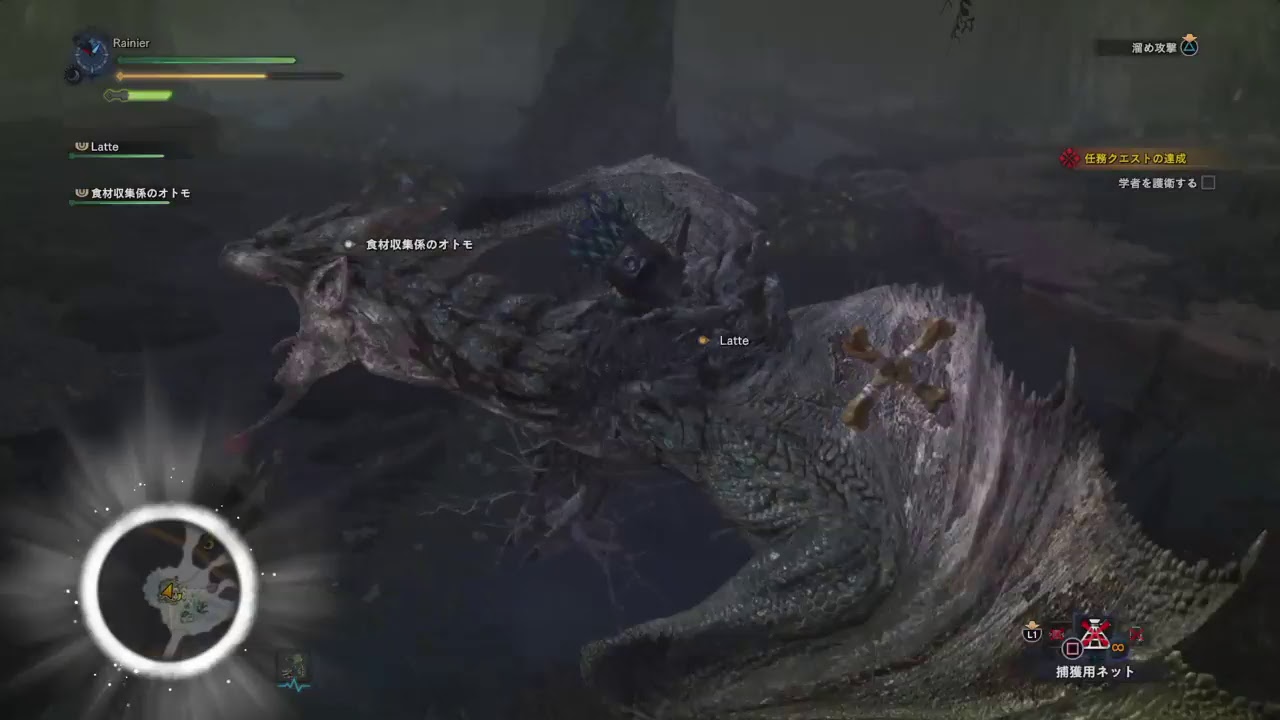
Task: Click the Triangle icon in the 溜め攻撃 prompt
Action: [x=1189, y=45]
